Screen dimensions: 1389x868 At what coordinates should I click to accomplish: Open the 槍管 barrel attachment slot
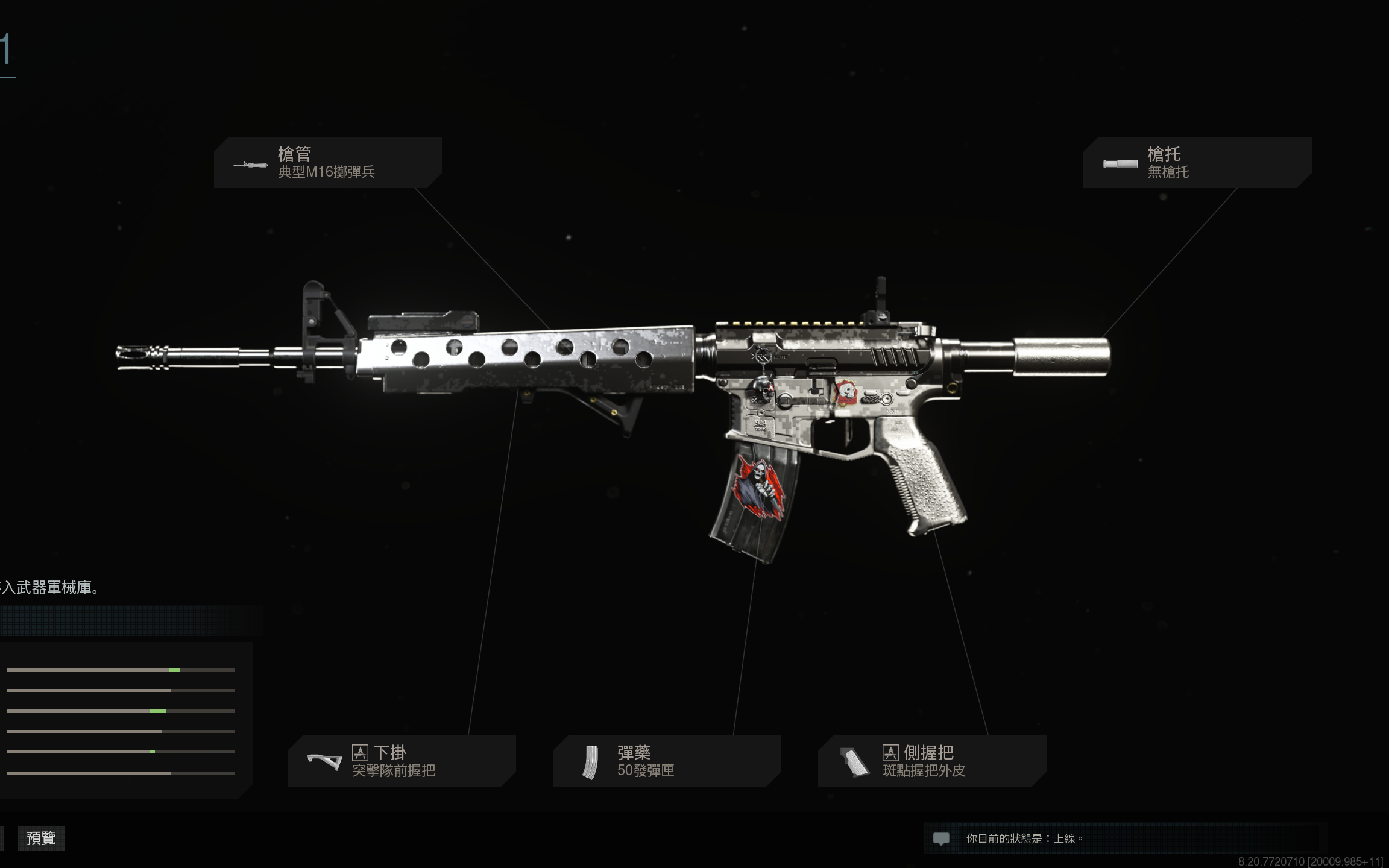point(327,163)
